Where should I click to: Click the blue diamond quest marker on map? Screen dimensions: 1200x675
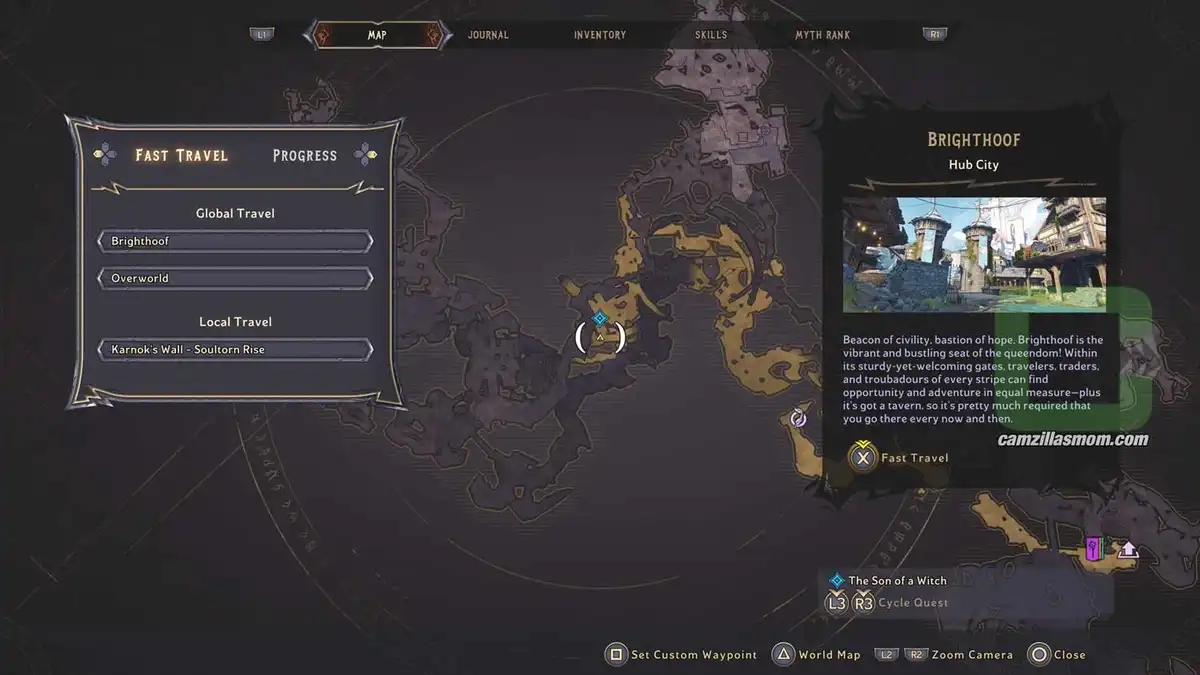pyautogui.click(x=600, y=318)
